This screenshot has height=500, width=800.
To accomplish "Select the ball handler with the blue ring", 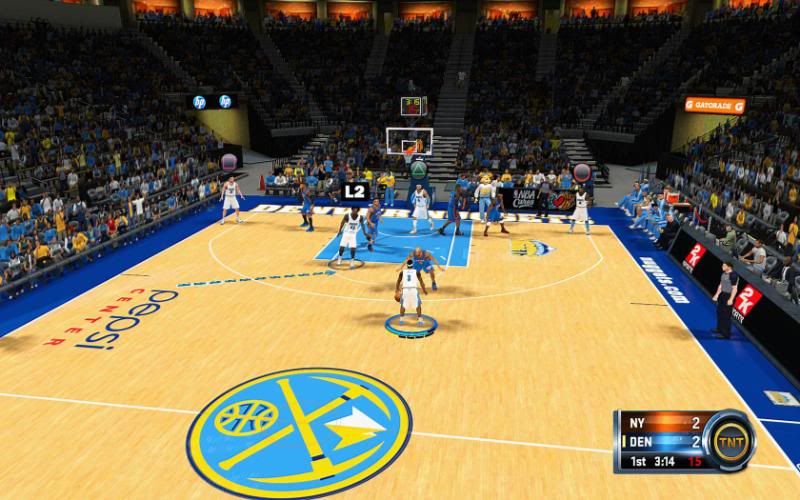I will [408, 292].
